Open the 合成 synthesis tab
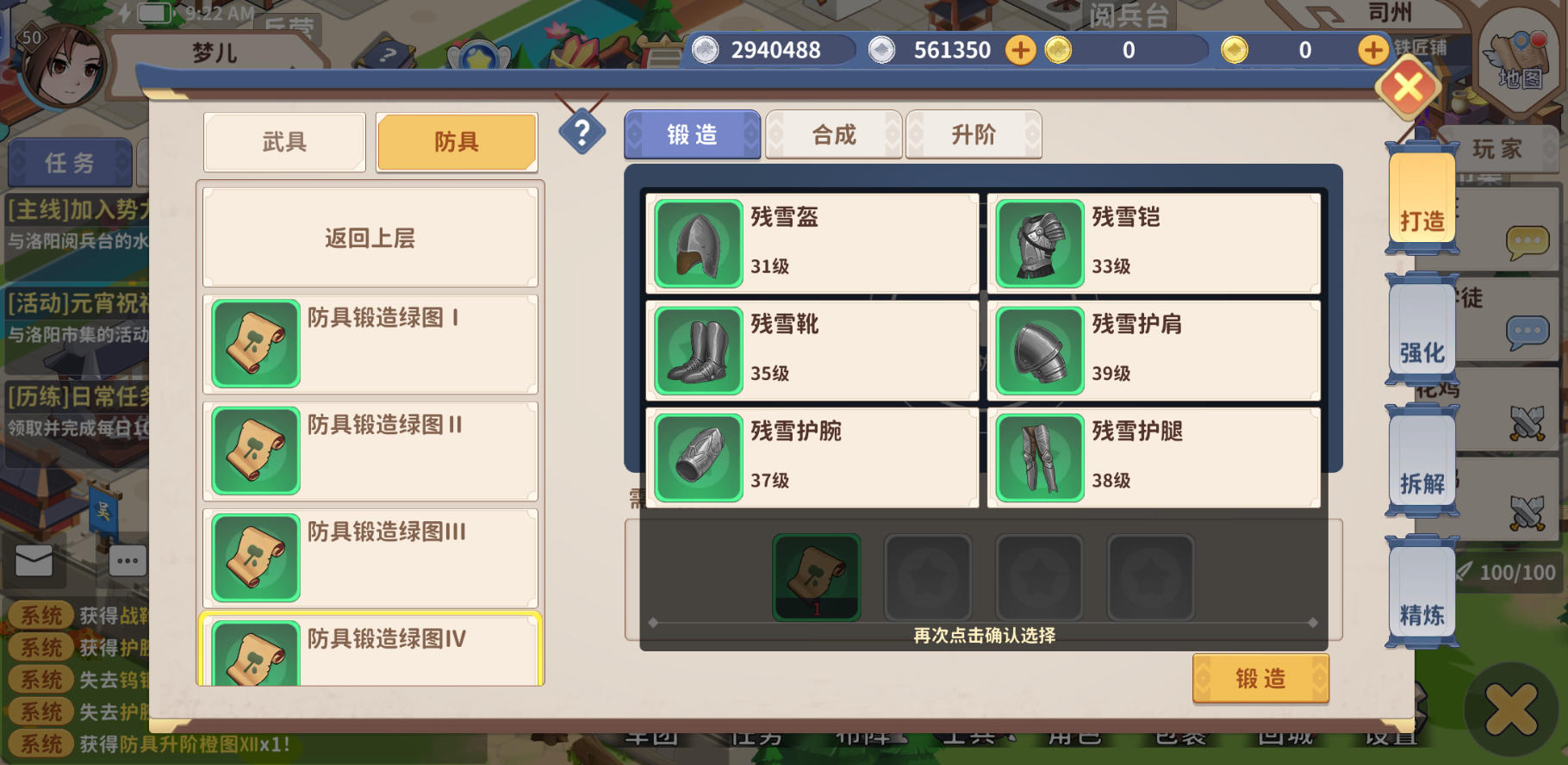Image resolution: width=1568 pixels, height=765 pixels. (832, 134)
